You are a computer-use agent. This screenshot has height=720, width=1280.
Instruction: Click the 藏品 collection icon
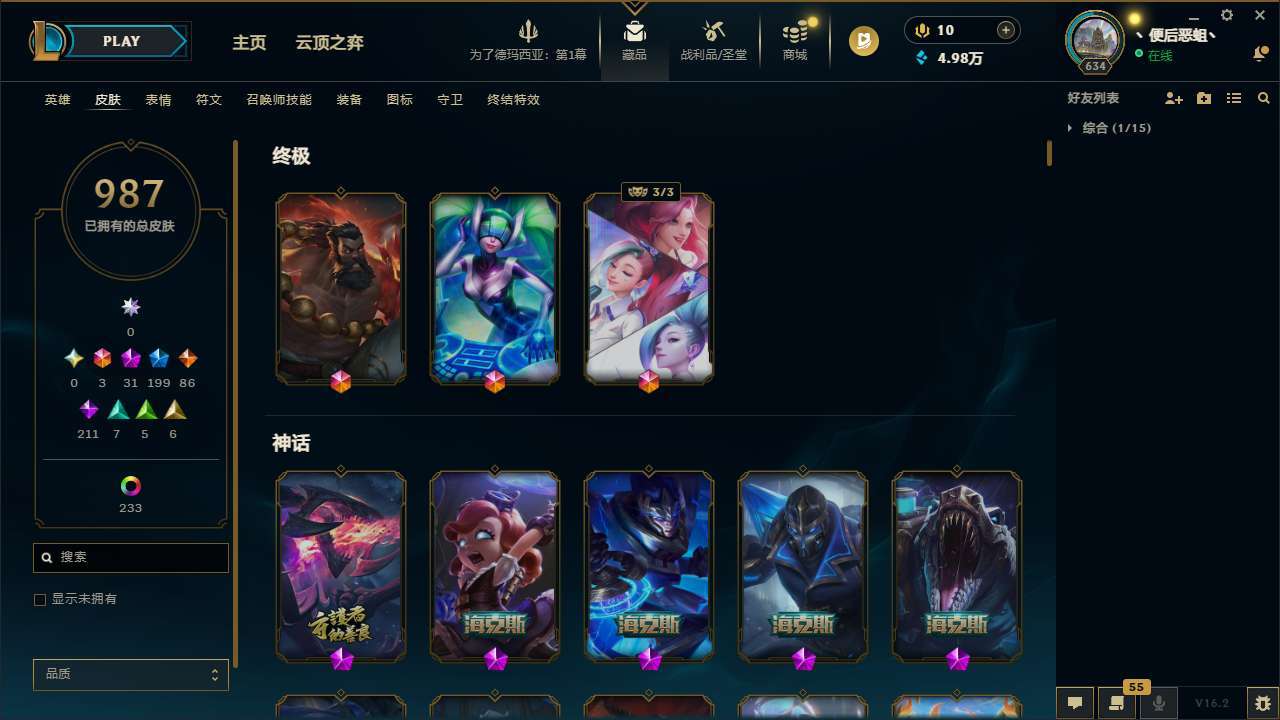(x=634, y=40)
